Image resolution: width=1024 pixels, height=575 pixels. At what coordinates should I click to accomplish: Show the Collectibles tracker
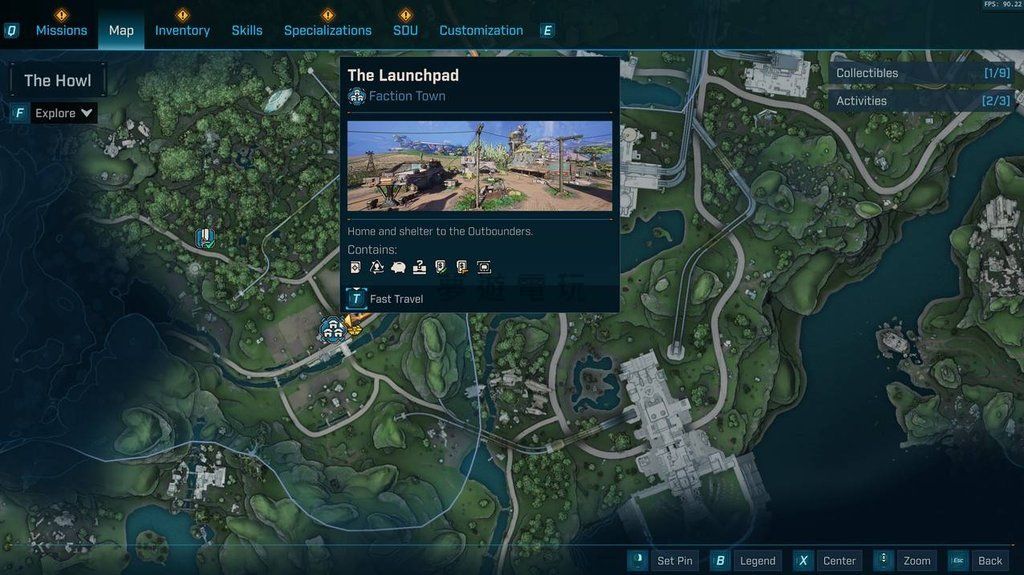click(x=922, y=73)
